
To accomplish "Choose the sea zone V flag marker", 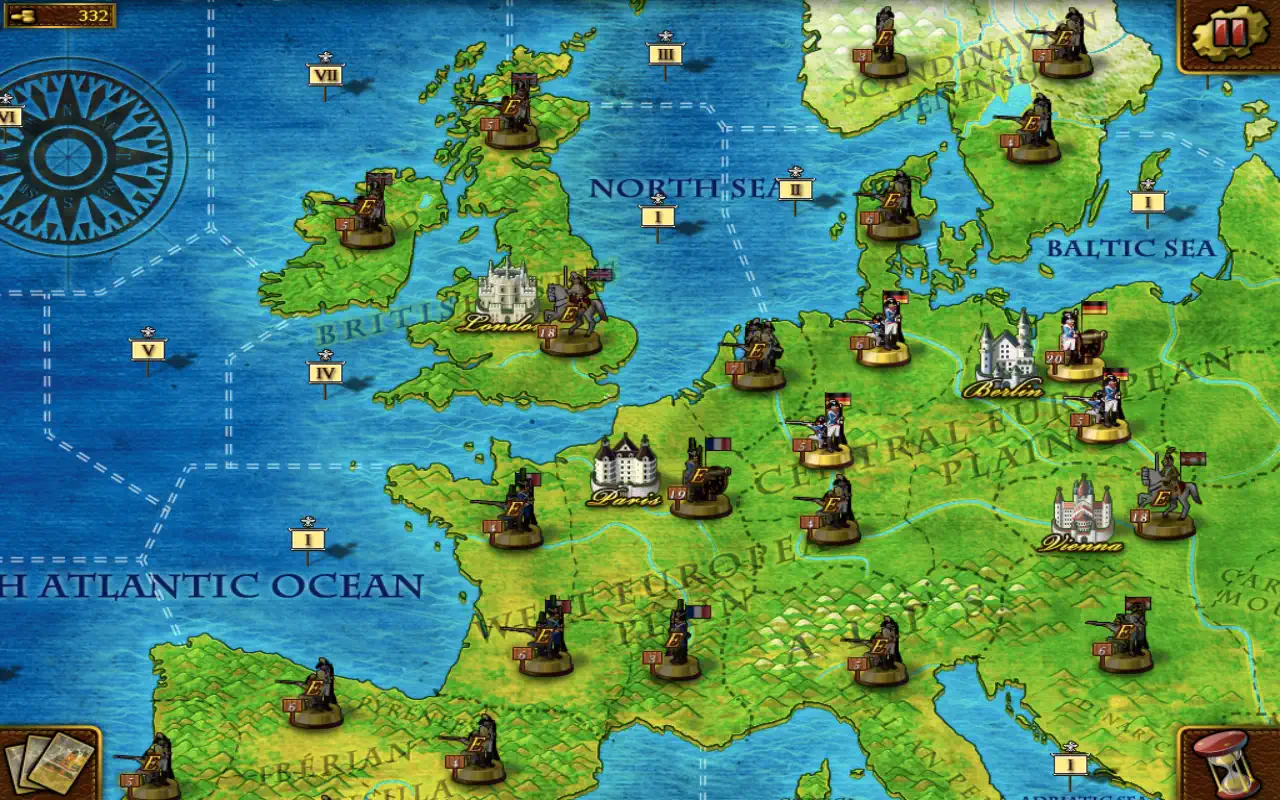I will pos(148,350).
